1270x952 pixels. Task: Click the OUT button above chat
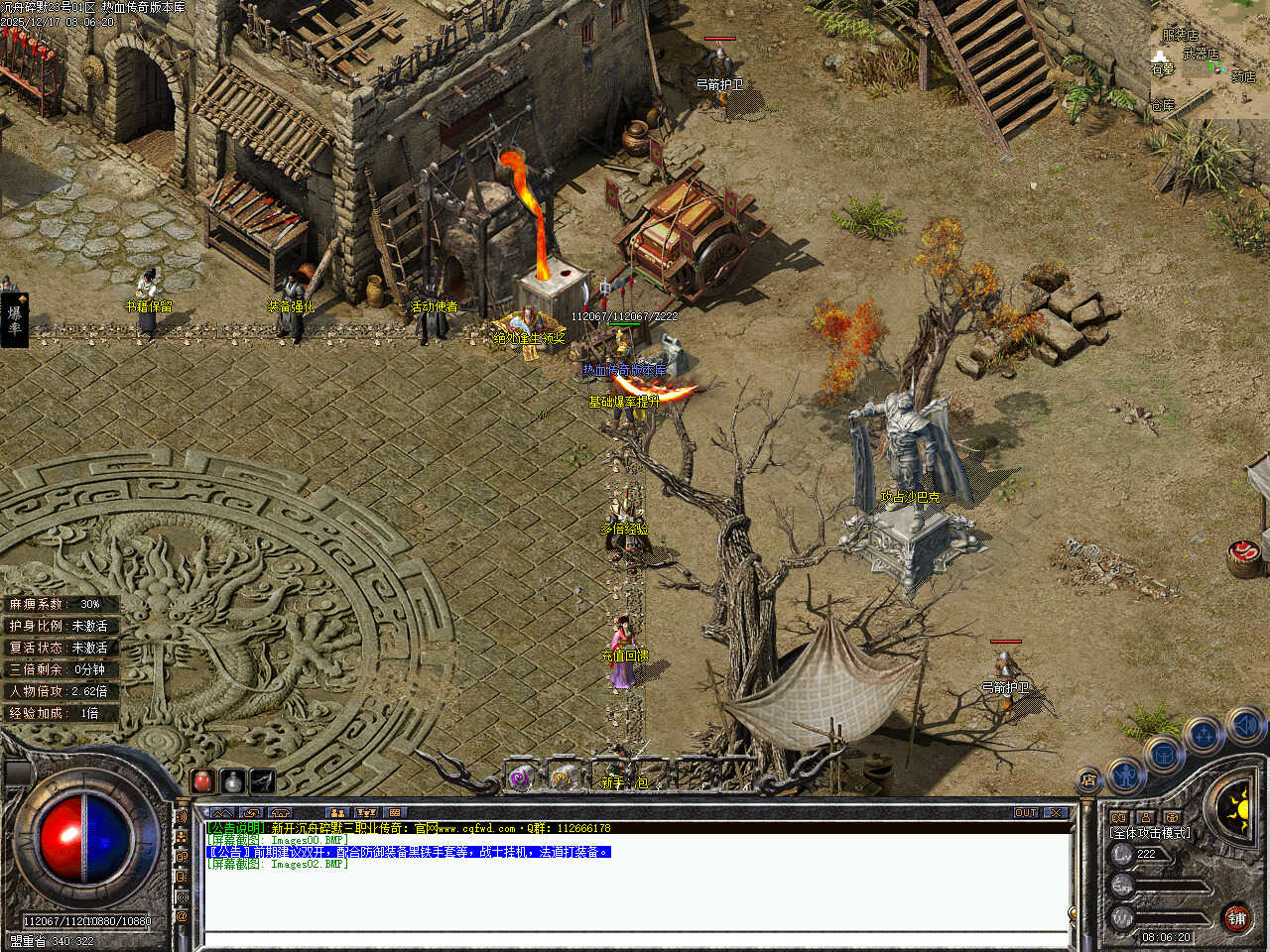(x=1026, y=812)
